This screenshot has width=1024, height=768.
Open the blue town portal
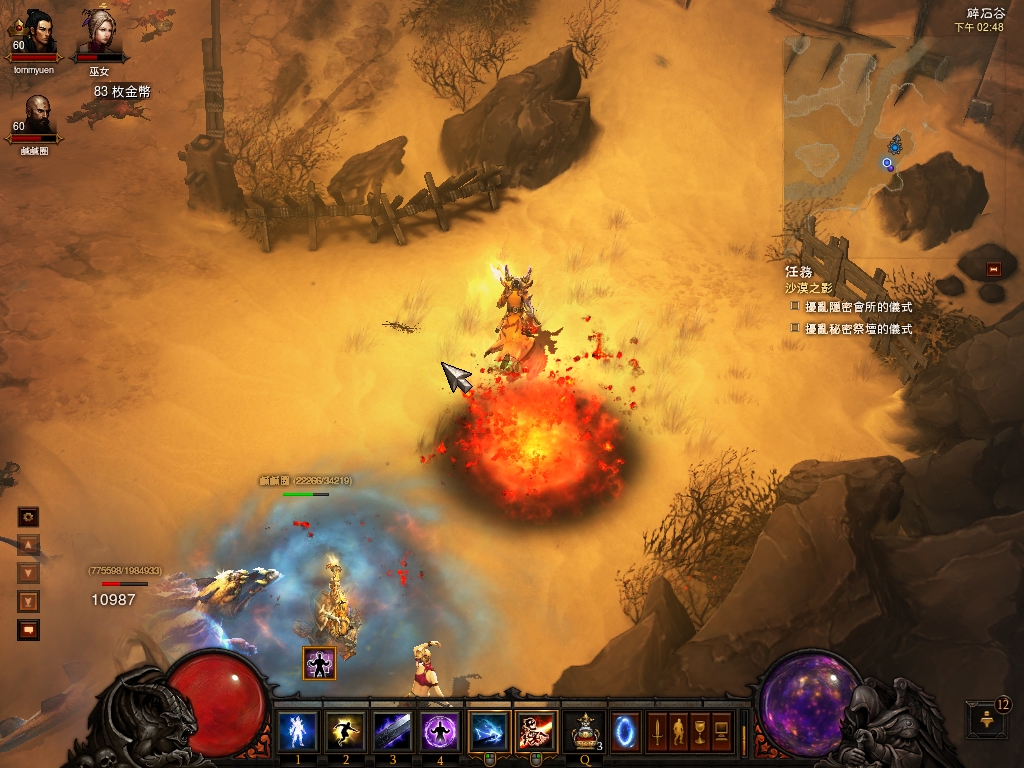click(x=626, y=731)
